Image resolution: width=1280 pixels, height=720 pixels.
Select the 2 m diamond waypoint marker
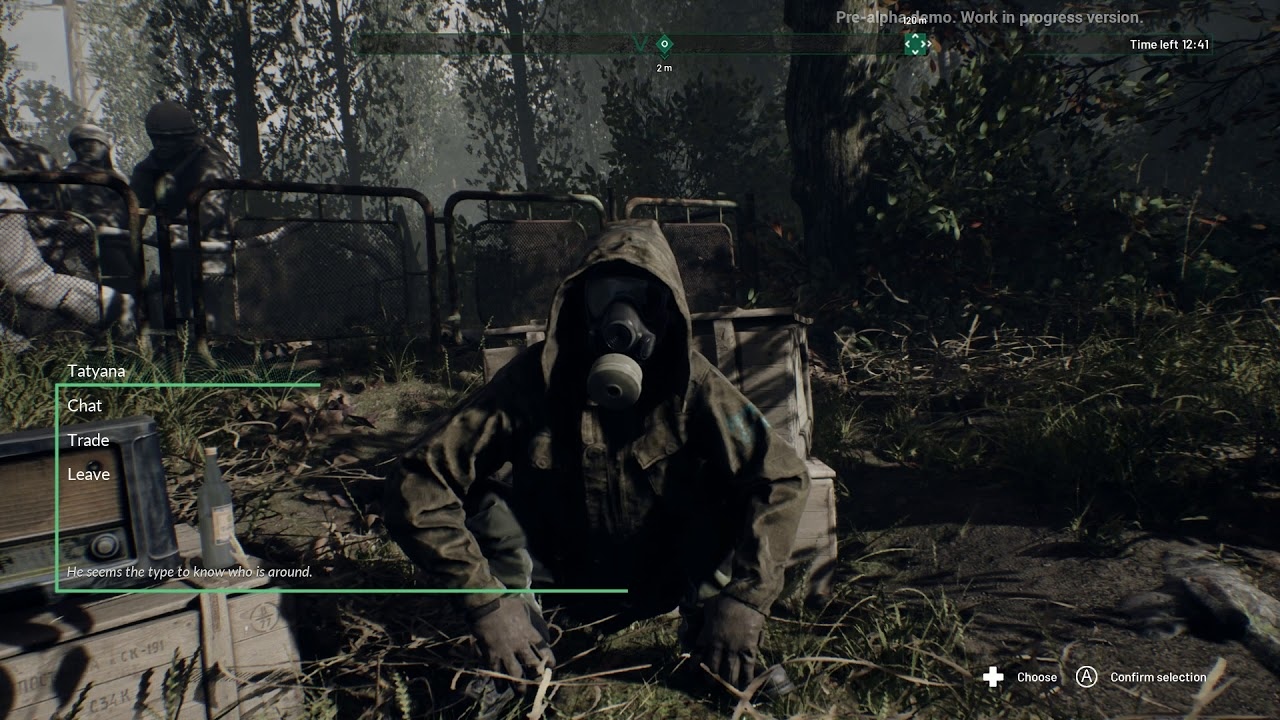coord(664,44)
